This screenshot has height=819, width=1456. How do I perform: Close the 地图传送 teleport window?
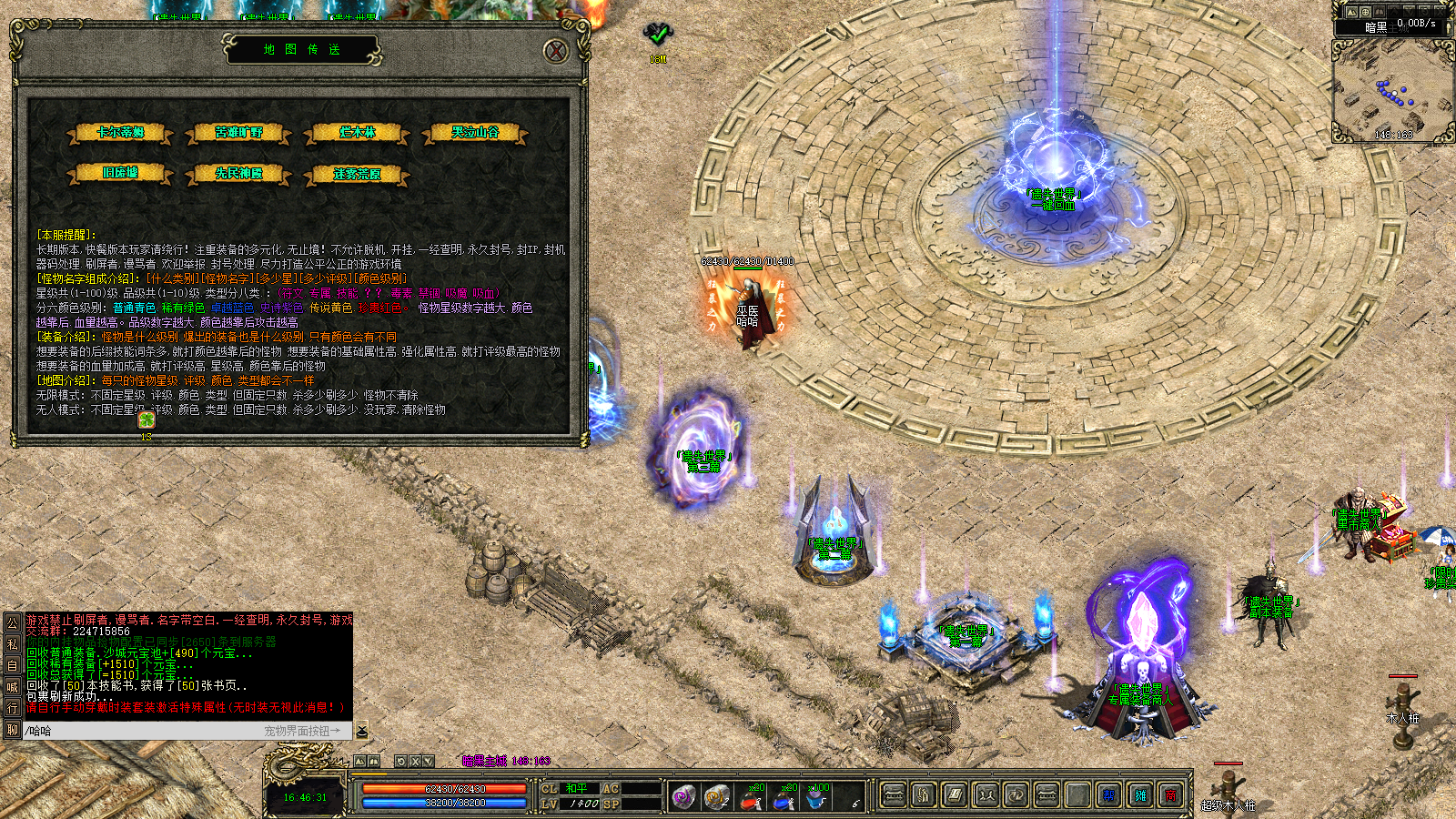click(556, 51)
